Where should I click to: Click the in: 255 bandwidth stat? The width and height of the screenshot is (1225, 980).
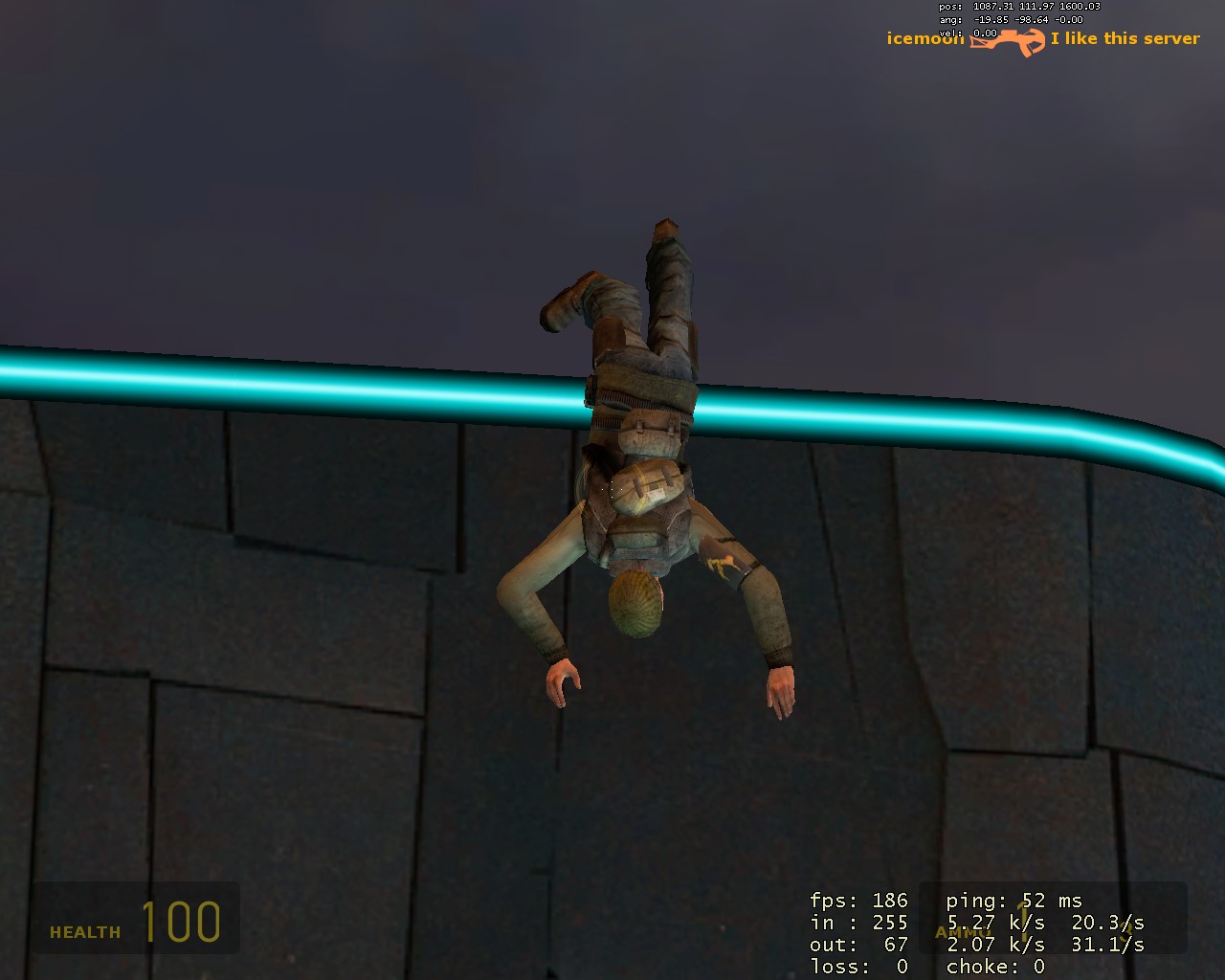857,923
